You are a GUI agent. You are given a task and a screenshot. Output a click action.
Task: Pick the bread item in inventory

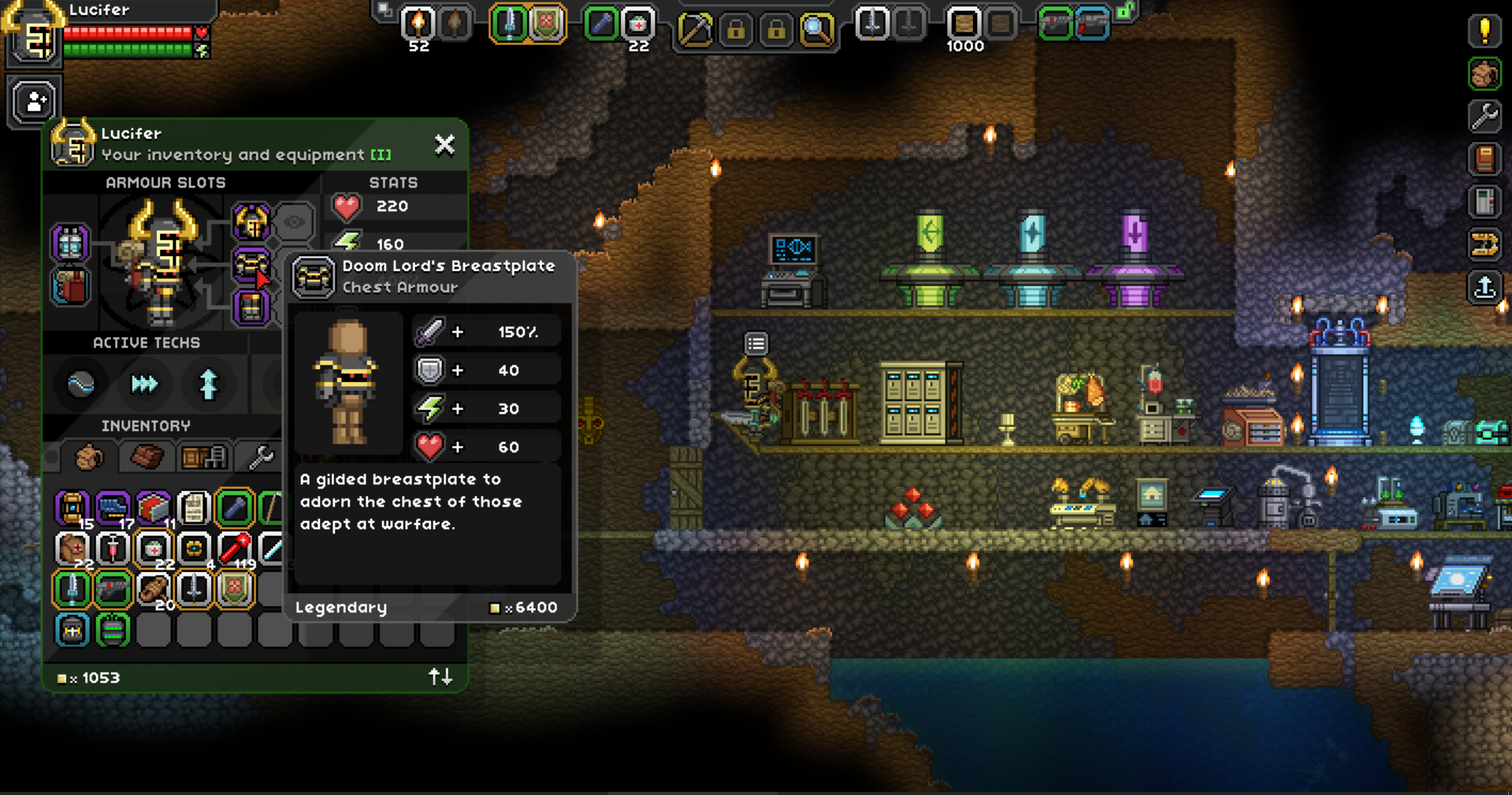[x=153, y=589]
